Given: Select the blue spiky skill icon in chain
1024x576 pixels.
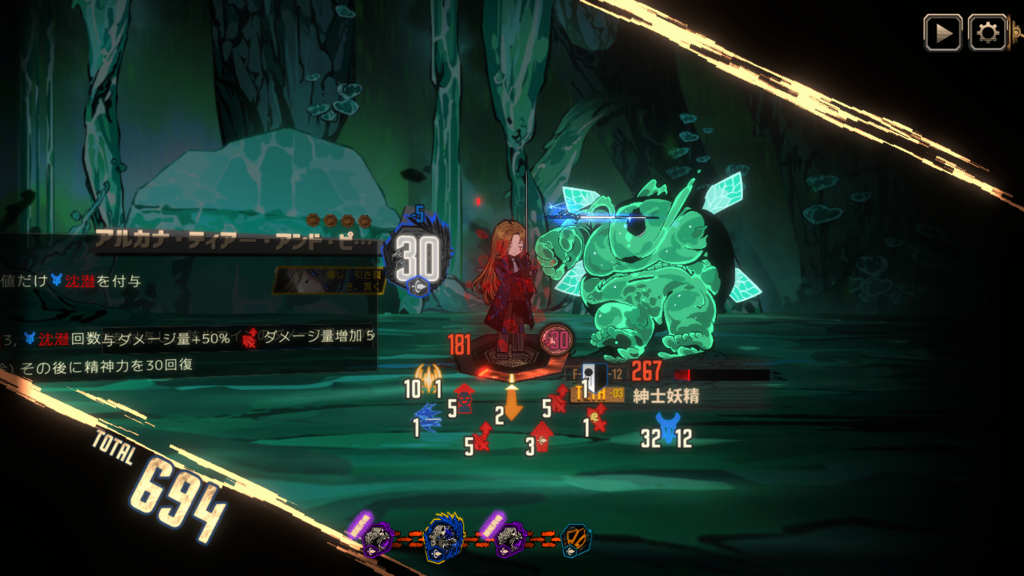Looking at the screenshot, I should tap(441, 539).
